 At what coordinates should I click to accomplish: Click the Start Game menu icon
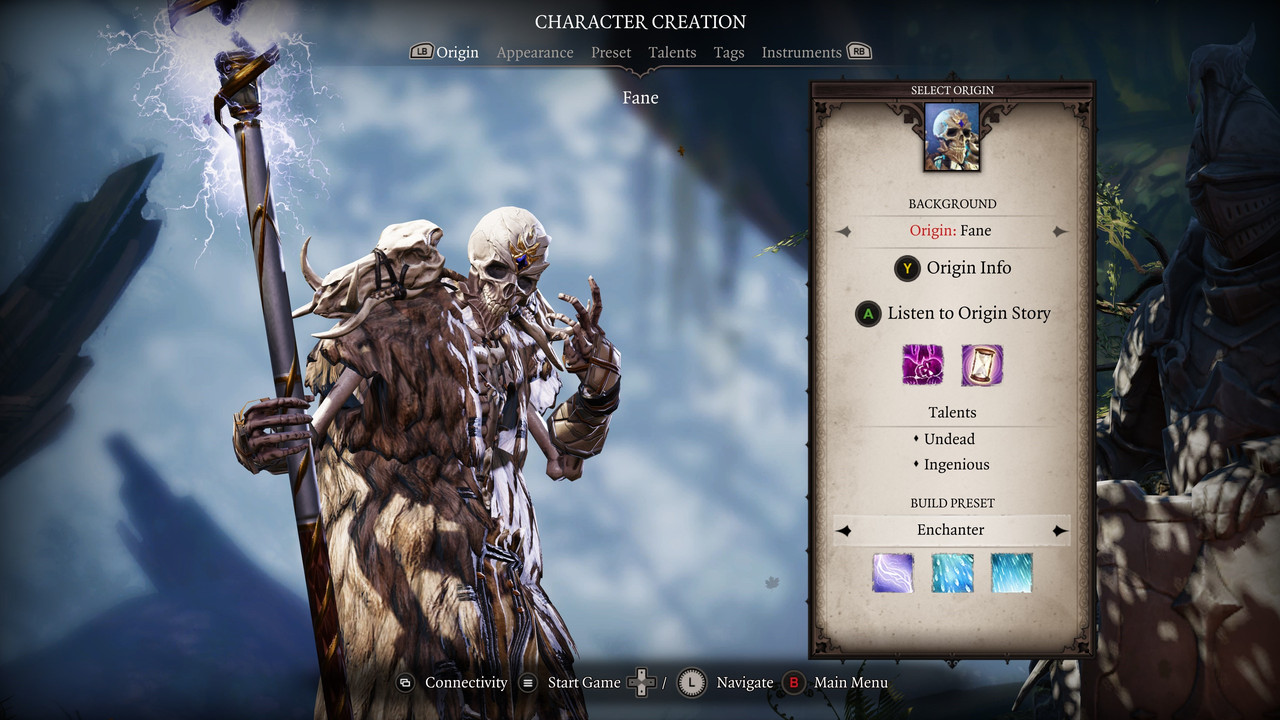click(527, 682)
